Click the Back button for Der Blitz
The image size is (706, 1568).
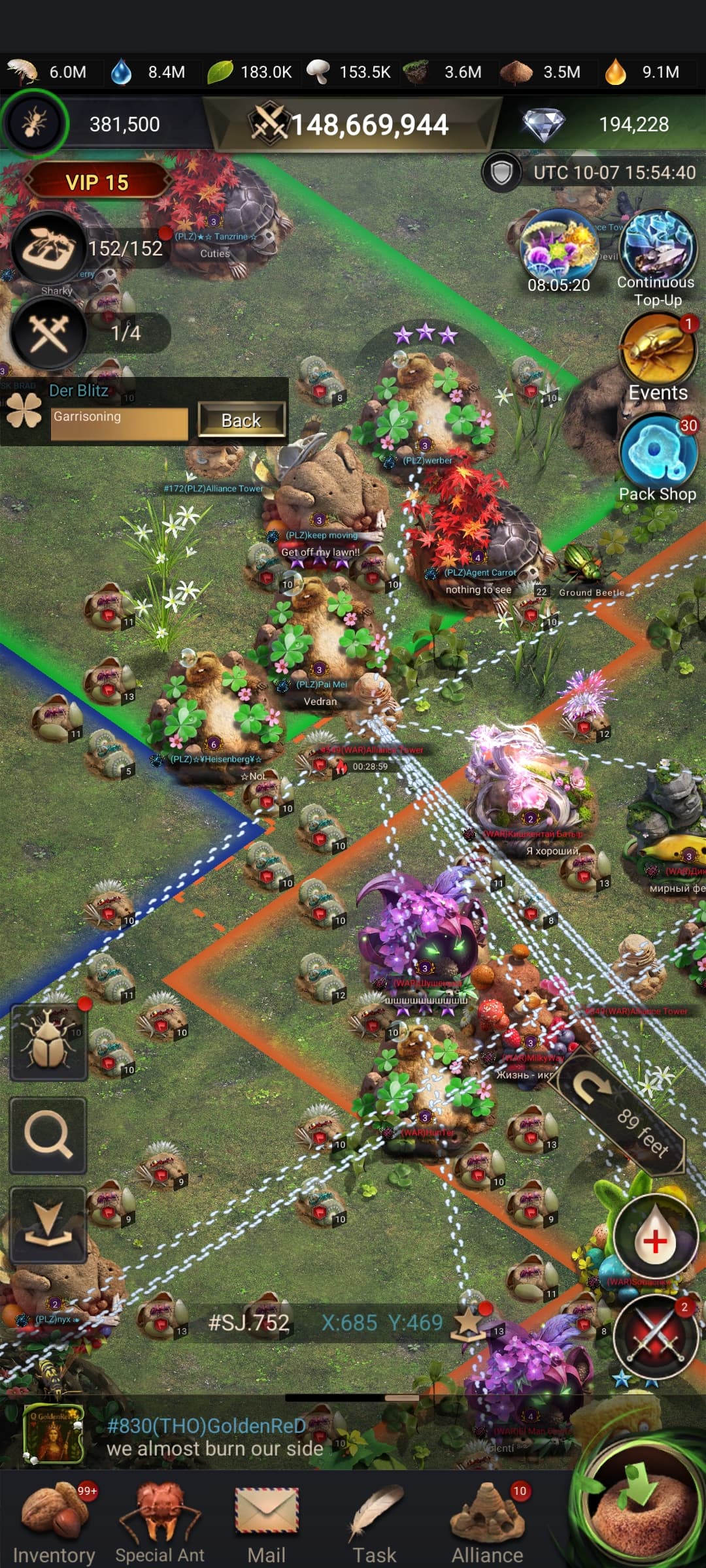click(x=241, y=420)
